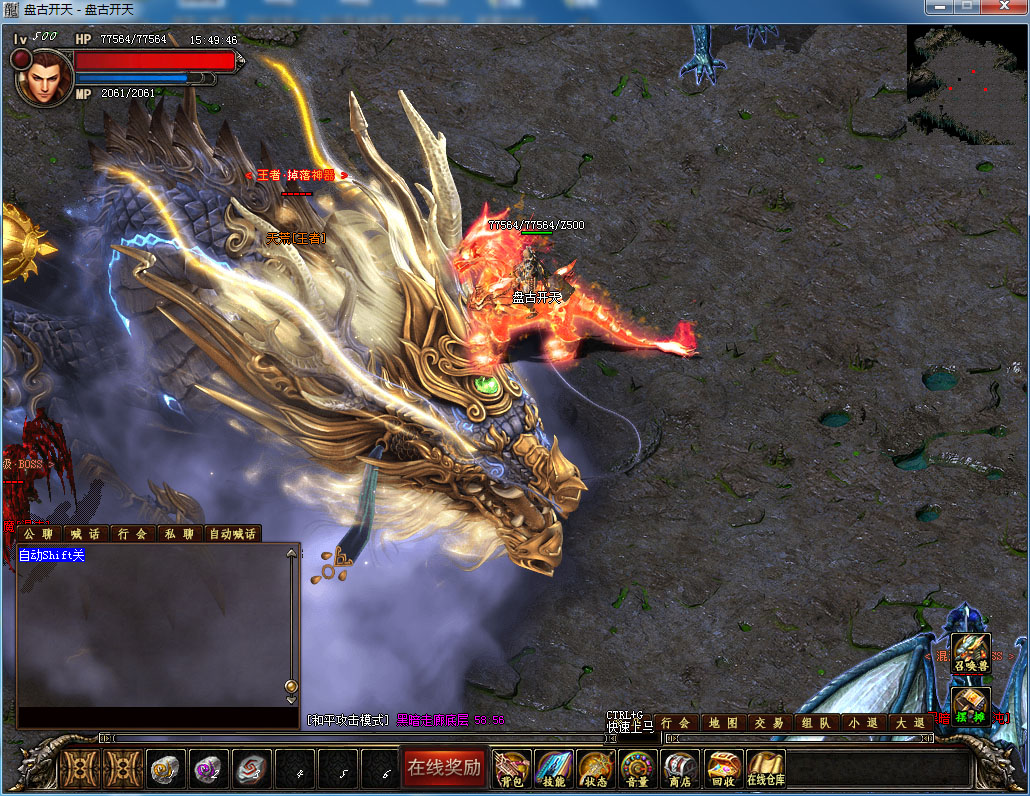1030x796 pixels.
Task: Open the 组队 team button
Action: click(x=815, y=722)
